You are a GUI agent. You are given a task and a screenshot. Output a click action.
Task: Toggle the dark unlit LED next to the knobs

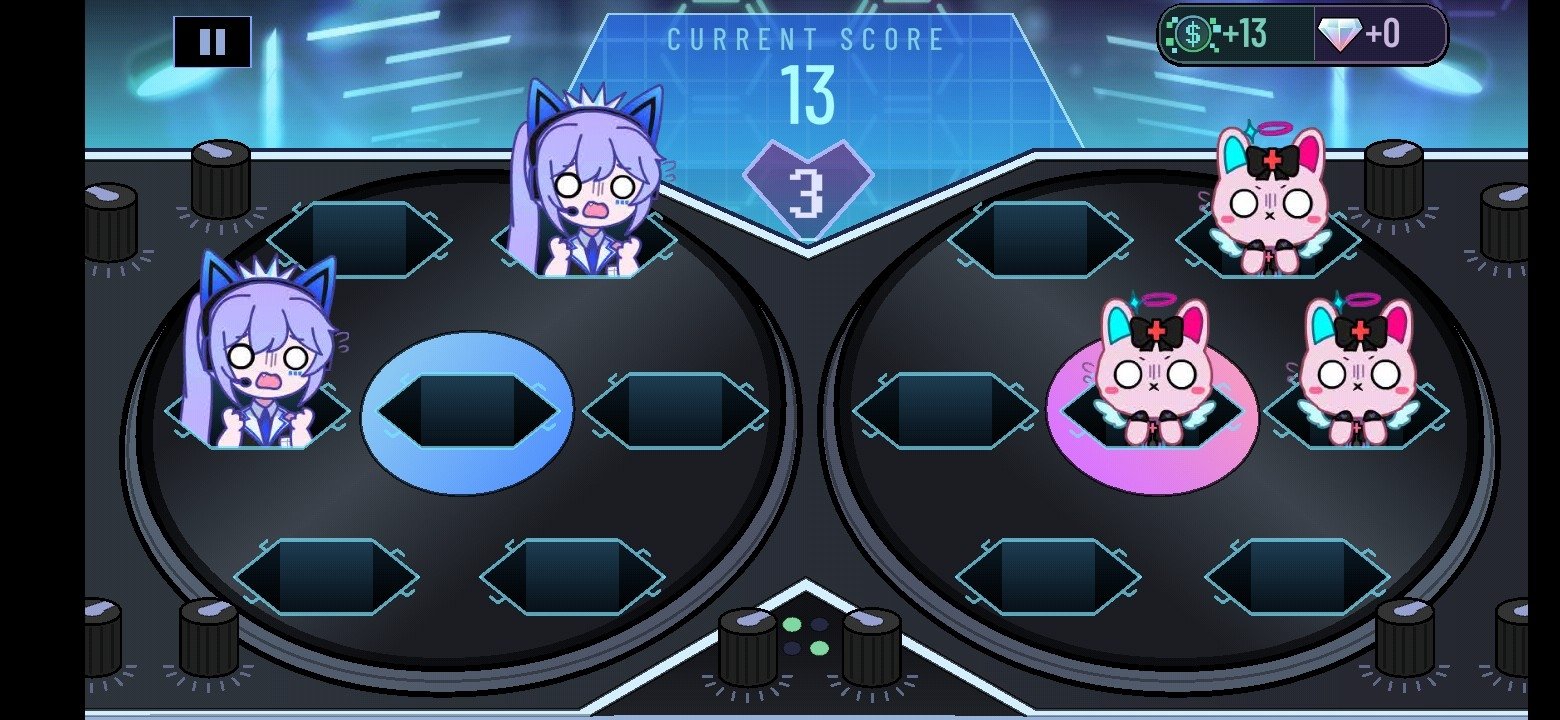point(819,624)
